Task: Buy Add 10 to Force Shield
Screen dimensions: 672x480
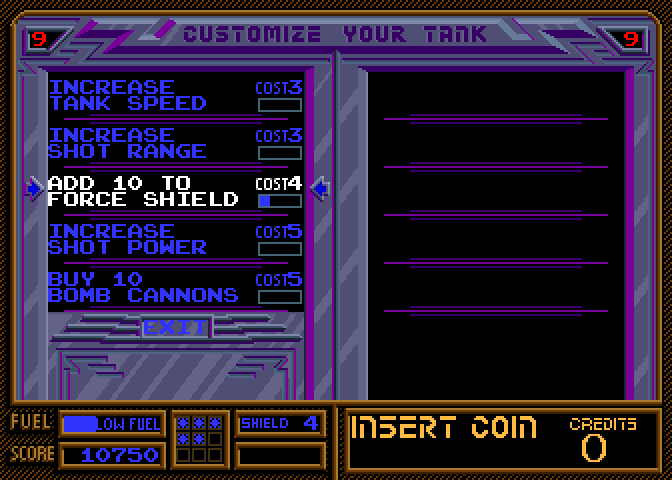Action: (x=143, y=191)
